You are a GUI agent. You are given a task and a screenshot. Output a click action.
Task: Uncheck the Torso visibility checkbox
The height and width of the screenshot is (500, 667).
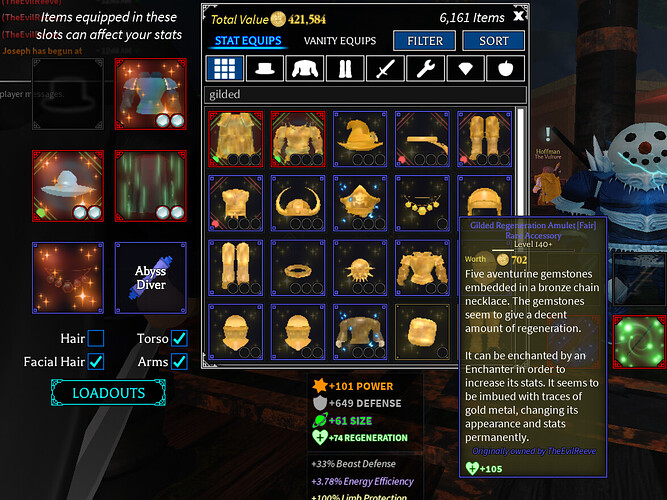[x=179, y=338]
